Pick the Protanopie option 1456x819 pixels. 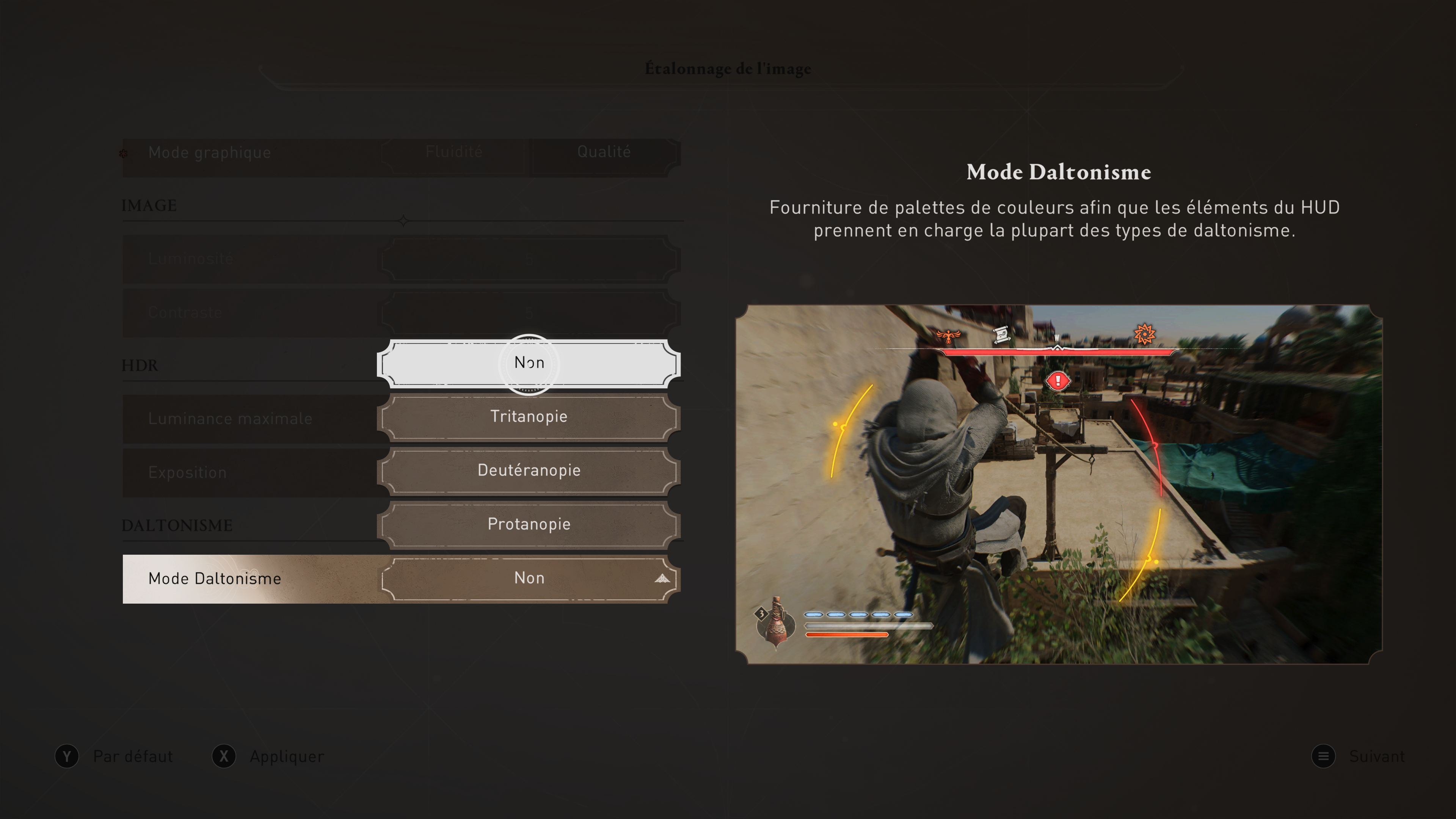pos(529,524)
